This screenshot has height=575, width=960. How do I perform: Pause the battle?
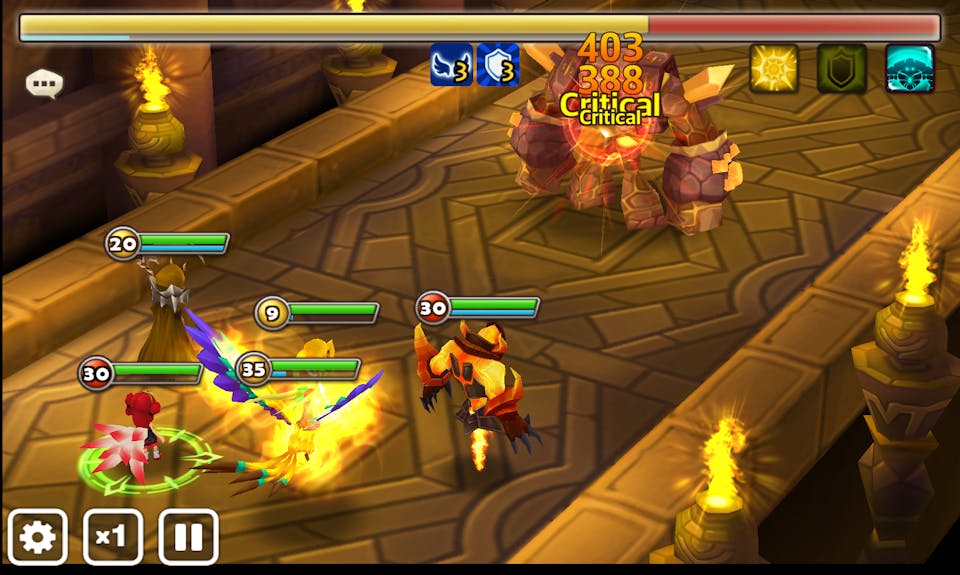tap(188, 538)
